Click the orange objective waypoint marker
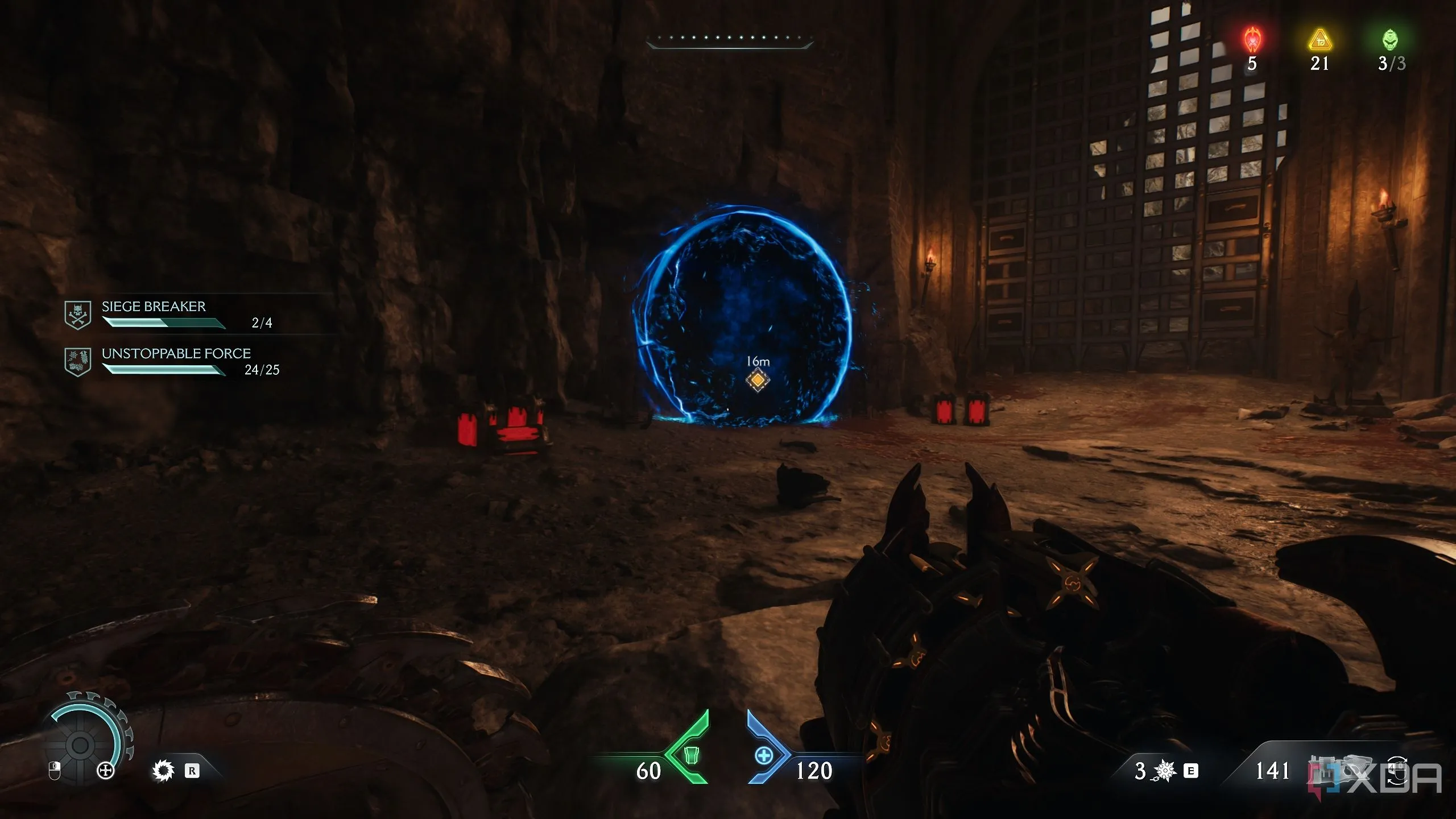This screenshot has height=819, width=1456. click(758, 380)
